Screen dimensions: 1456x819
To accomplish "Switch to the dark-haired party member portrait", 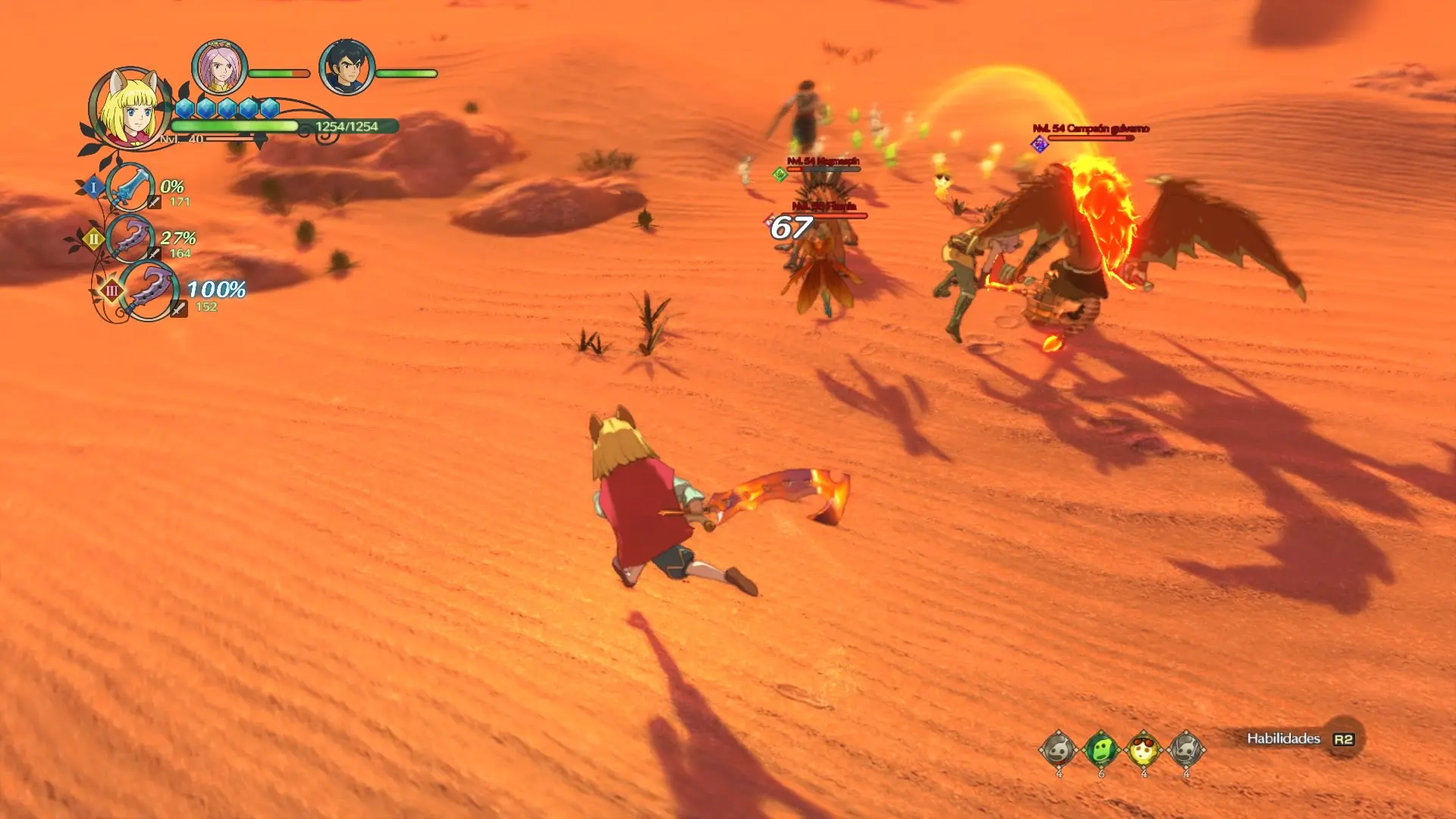I will click(x=347, y=67).
